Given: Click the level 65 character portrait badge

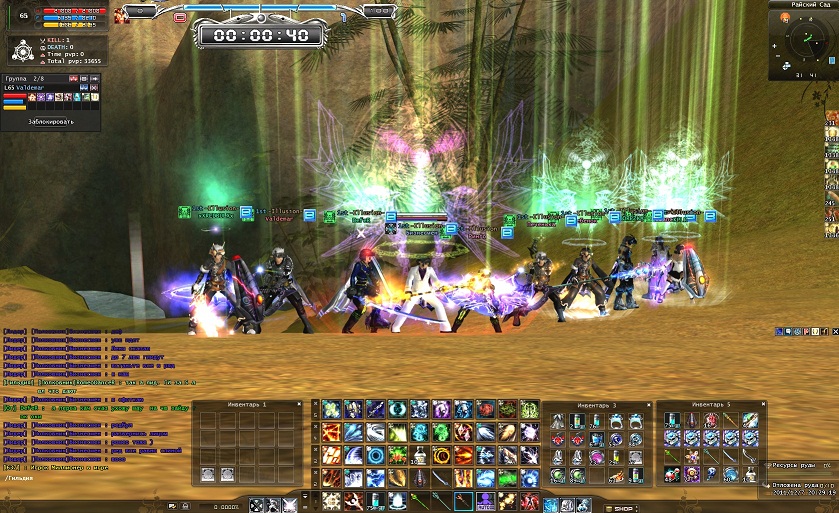Looking at the screenshot, I should pyautogui.click(x=22, y=16).
